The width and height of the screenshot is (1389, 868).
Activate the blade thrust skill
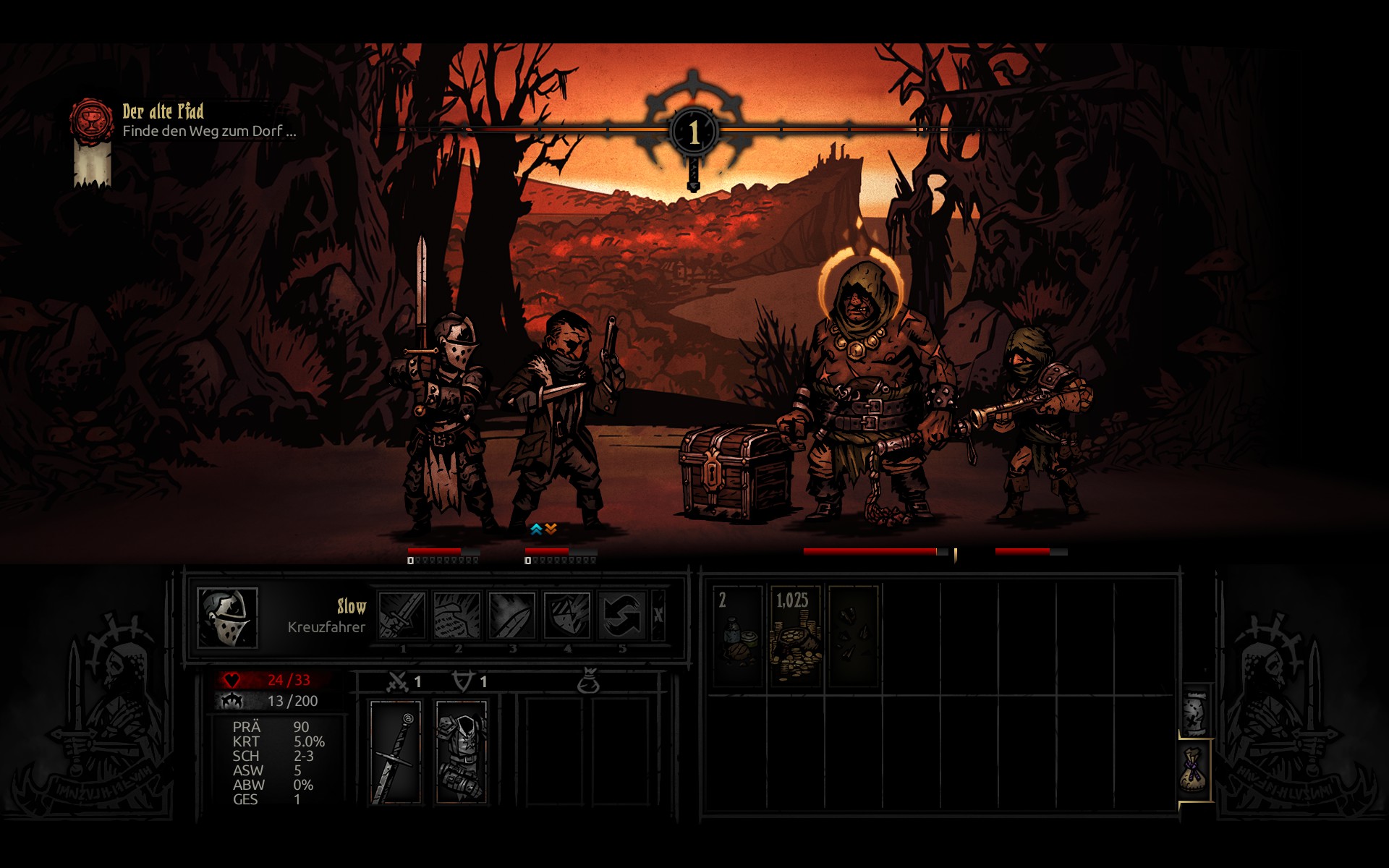click(512, 616)
